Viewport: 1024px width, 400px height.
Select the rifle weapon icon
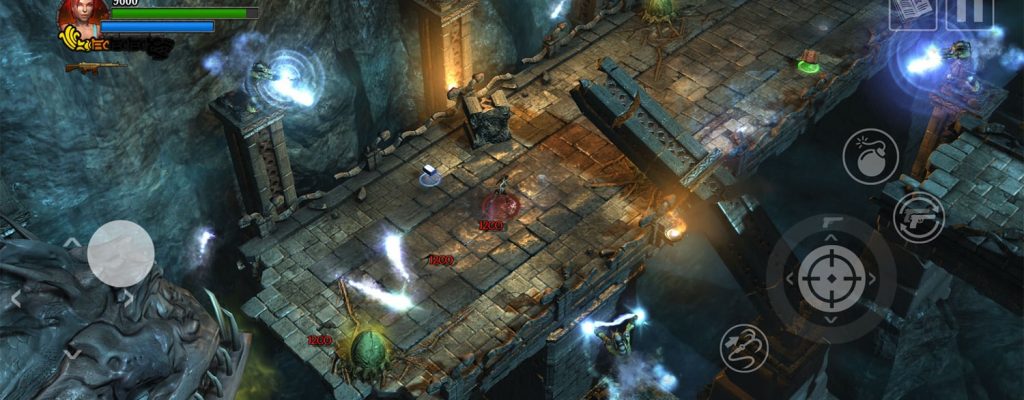(91, 67)
